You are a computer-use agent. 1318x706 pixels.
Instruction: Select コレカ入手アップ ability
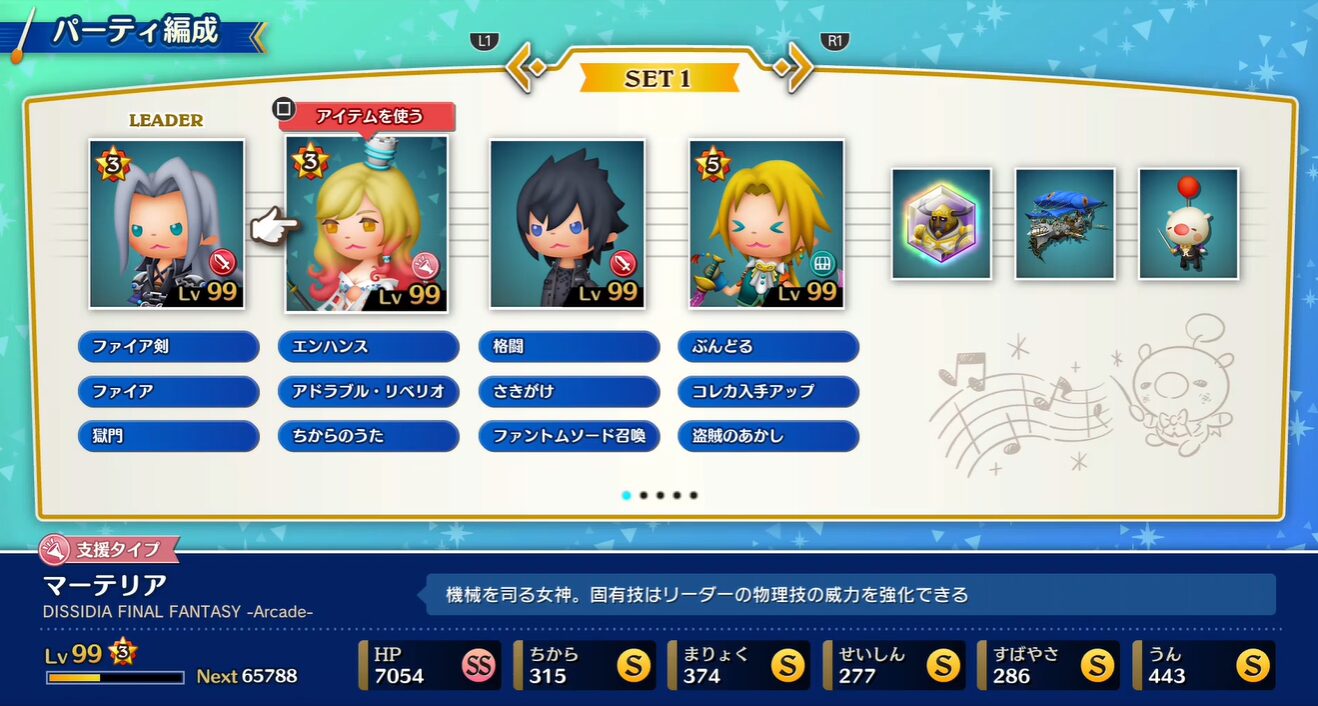768,391
